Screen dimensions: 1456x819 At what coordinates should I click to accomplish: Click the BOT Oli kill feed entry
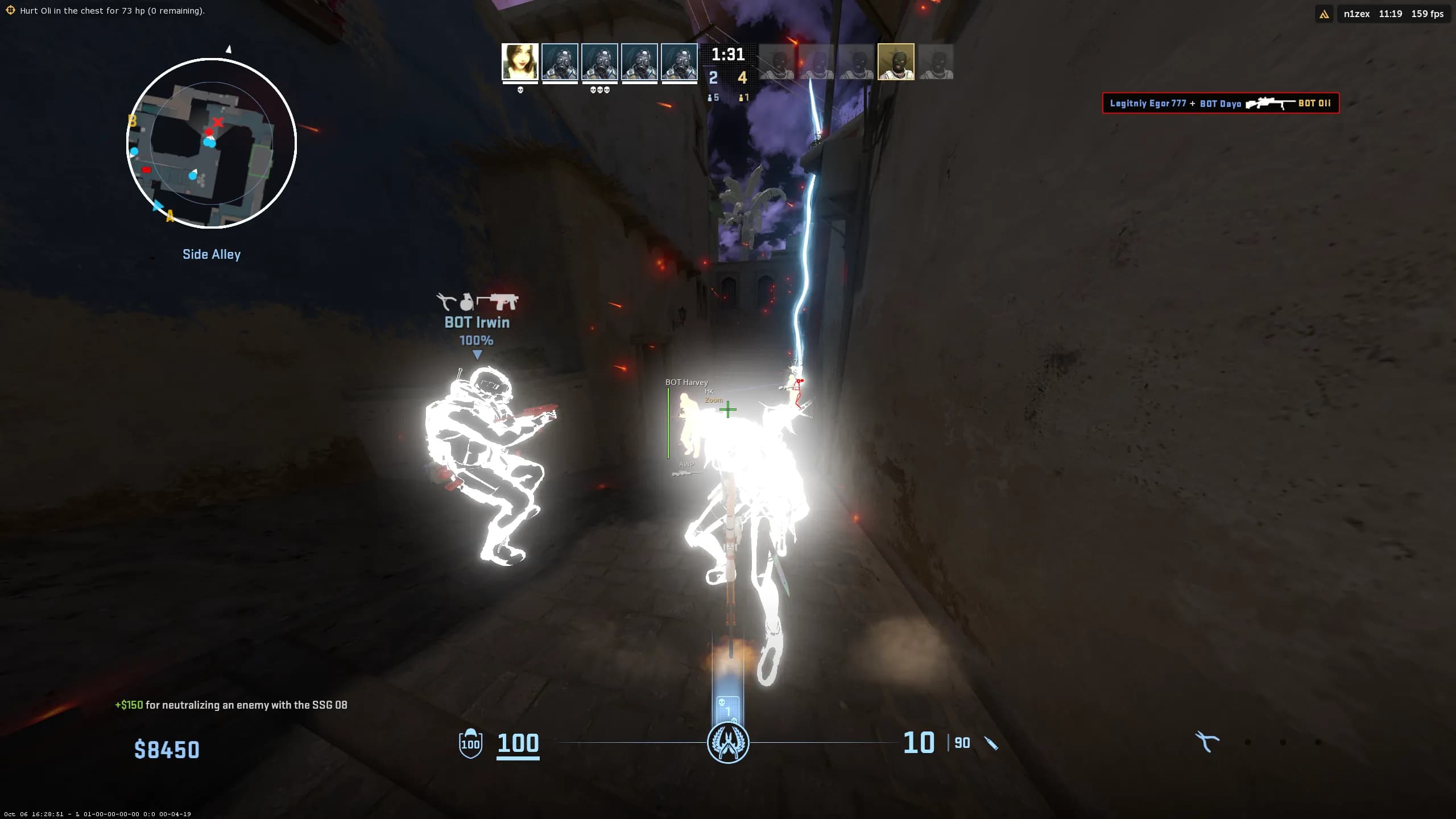pyautogui.click(x=1221, y=104)
